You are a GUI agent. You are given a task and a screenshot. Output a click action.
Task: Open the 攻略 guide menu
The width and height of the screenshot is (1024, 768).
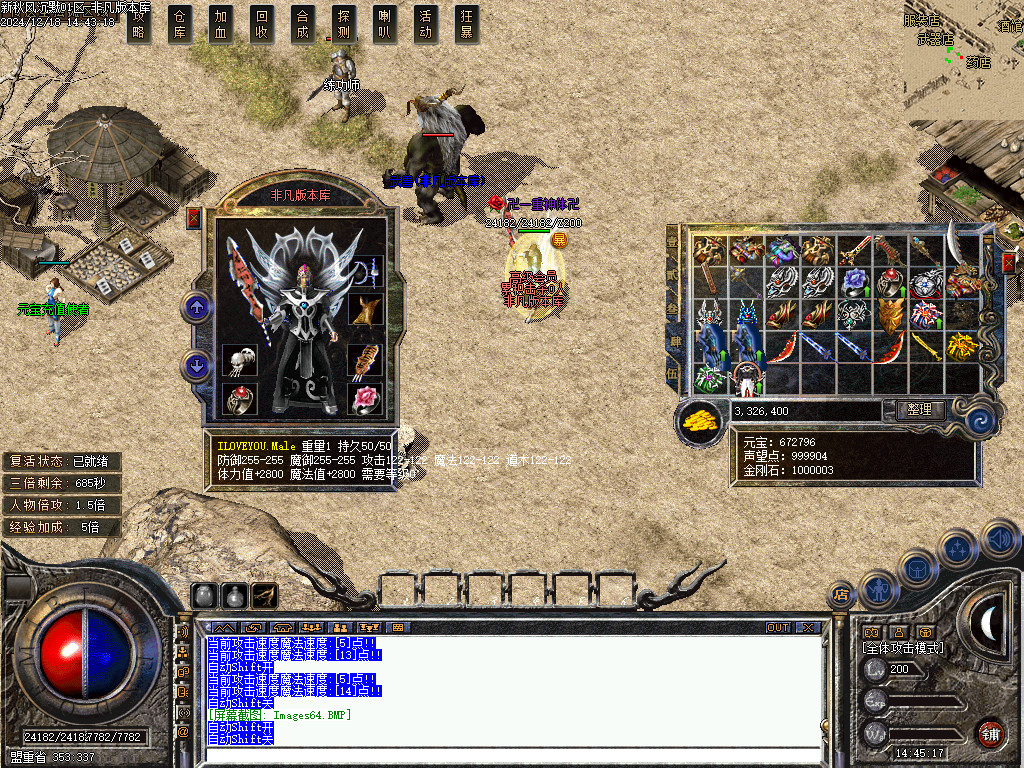coord(139,23)
